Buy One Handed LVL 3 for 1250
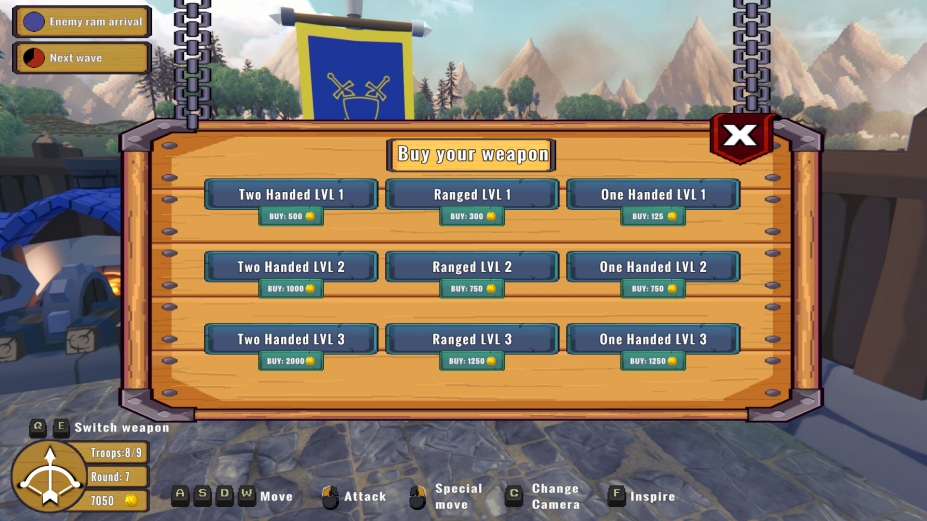Screen dimensions: 927x521 coord(653,361)
